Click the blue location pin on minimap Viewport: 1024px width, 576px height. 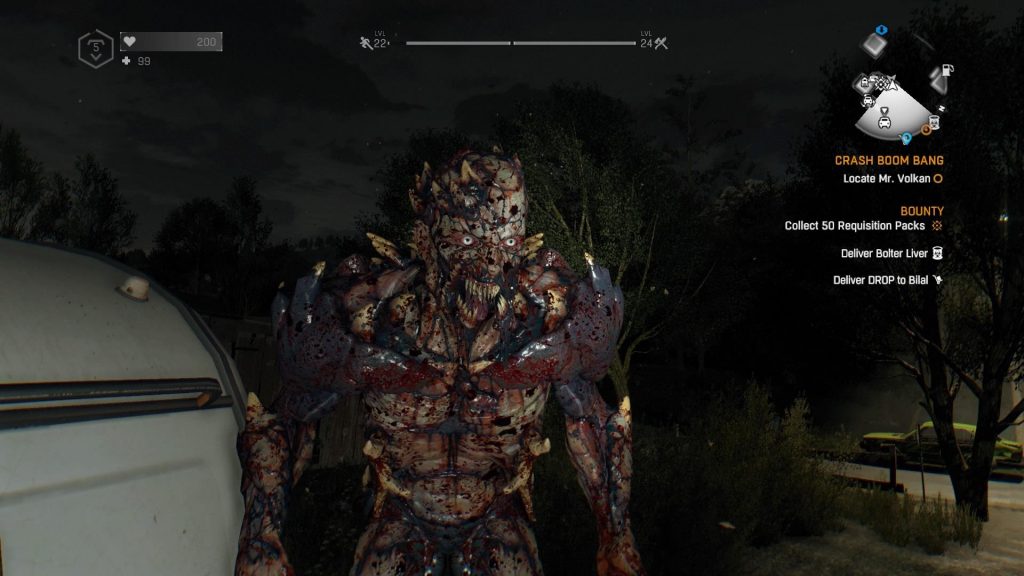906,138
